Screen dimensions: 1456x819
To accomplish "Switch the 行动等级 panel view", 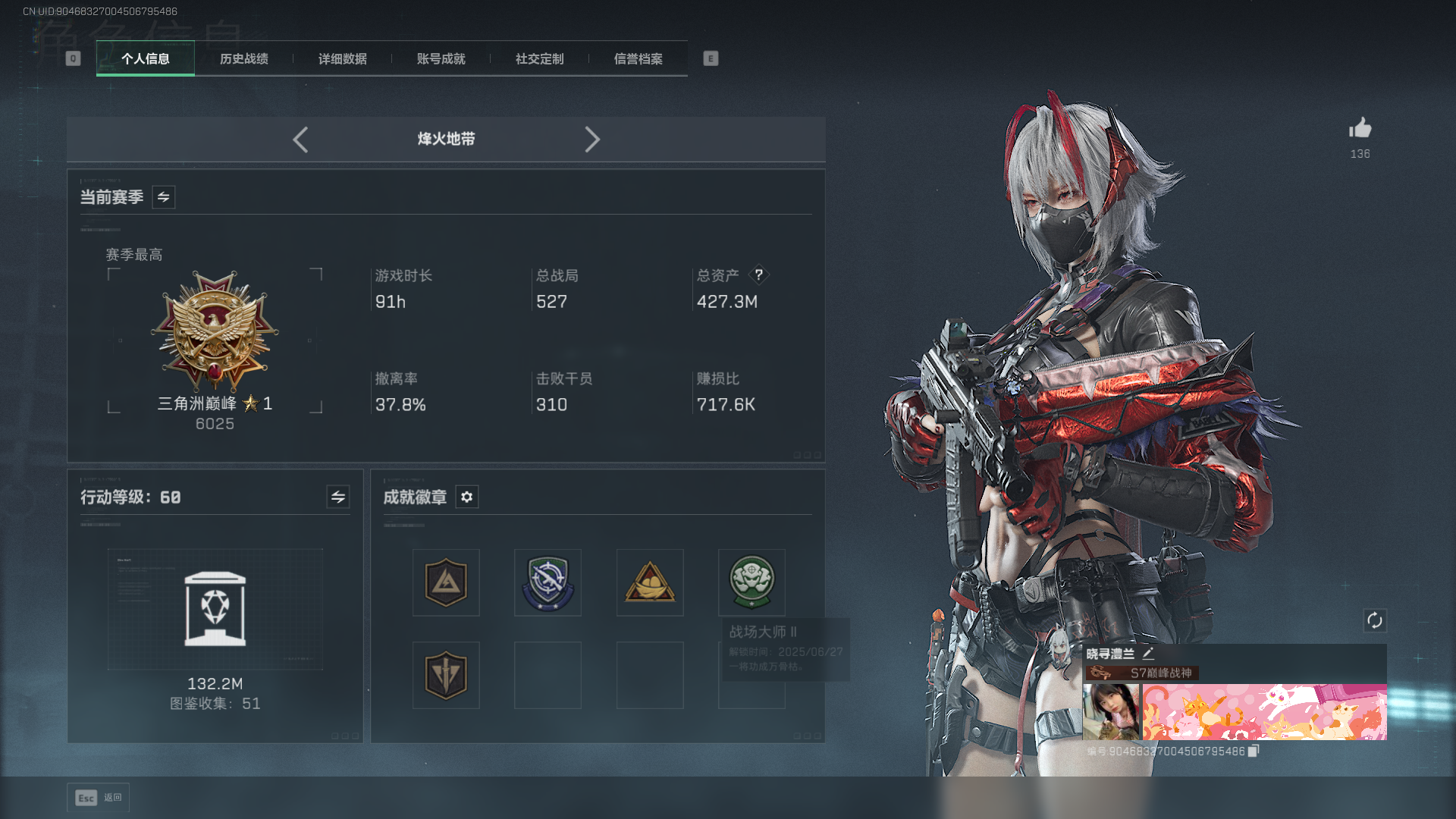I will (337, 497).
